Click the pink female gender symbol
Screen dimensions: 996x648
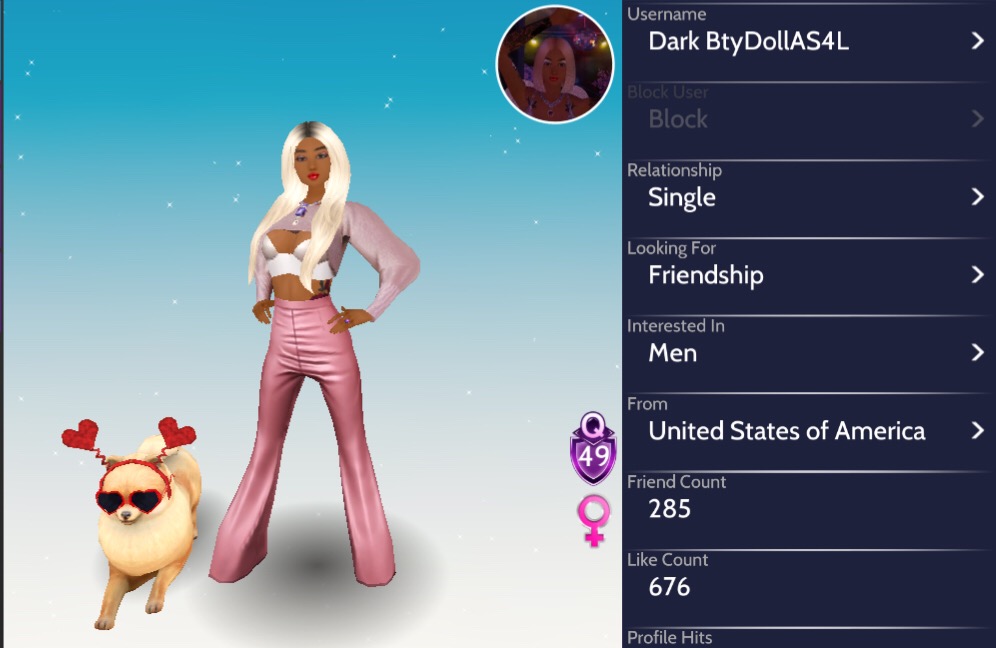(593, 521)
